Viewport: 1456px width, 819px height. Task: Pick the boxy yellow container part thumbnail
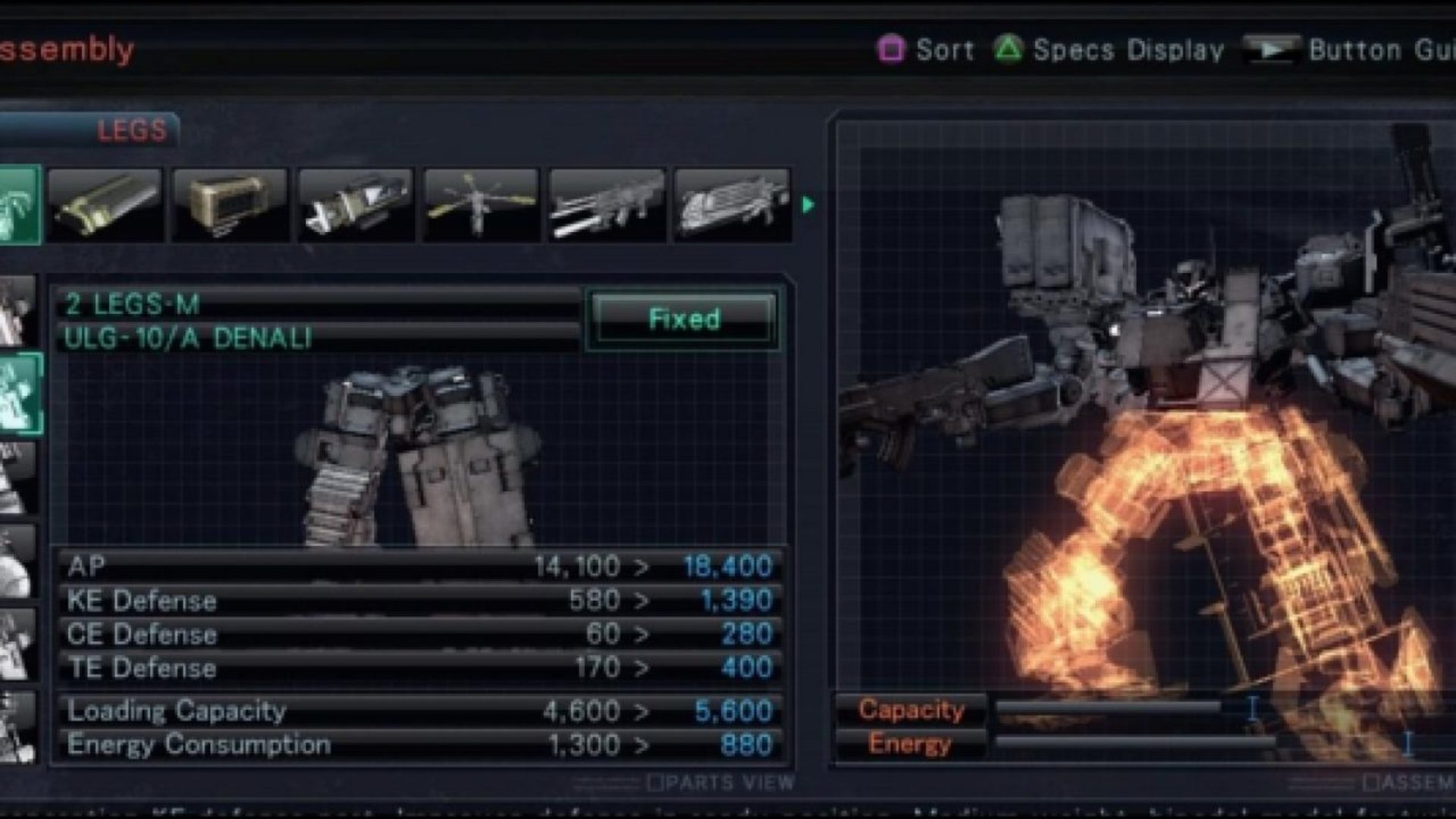pos(231,205)
